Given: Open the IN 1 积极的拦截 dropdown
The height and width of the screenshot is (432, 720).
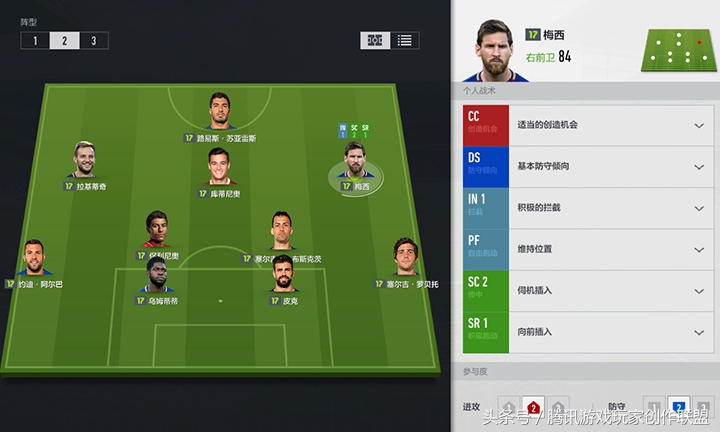Looking at the screenshot, I should tap(699, 208).
